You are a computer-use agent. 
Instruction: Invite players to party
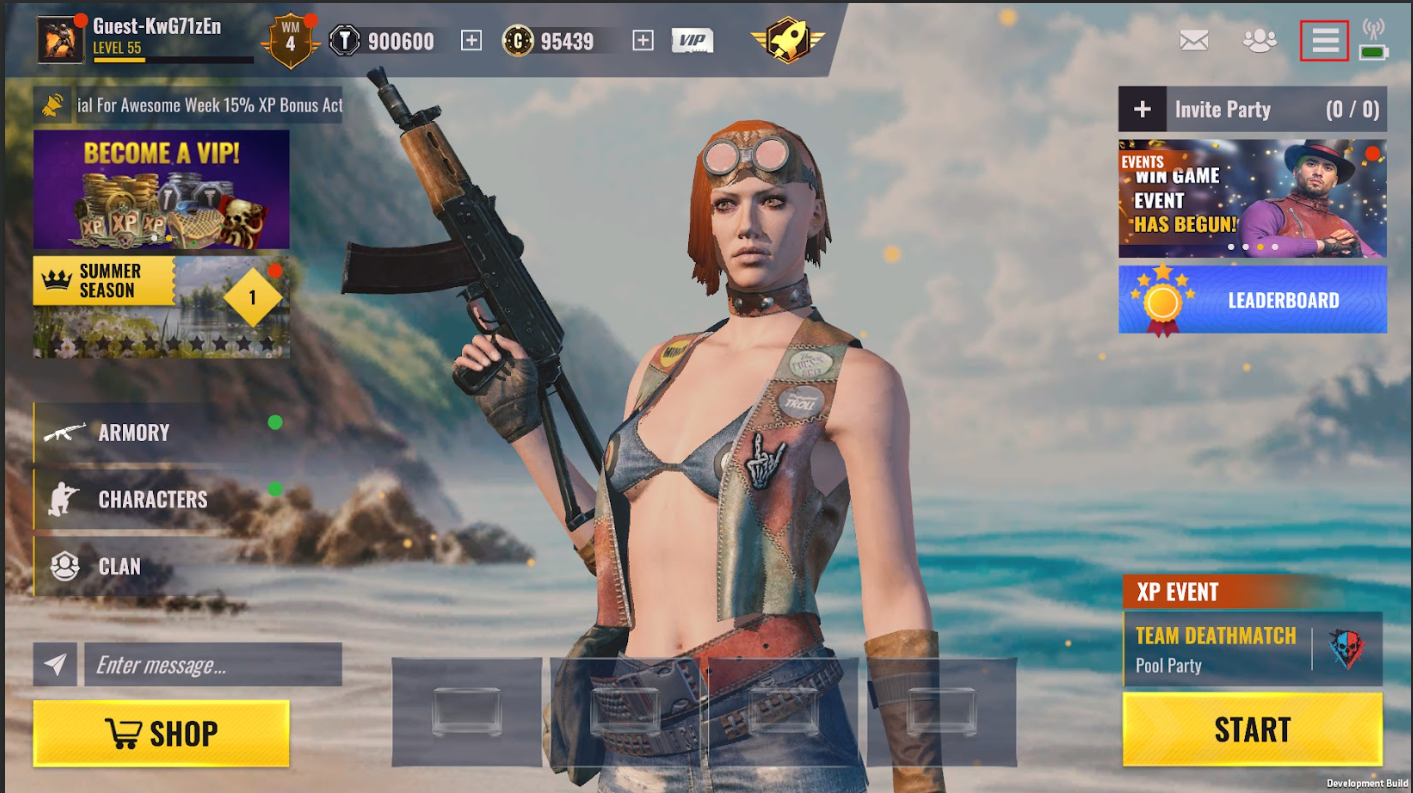pyautogui.click(x=1143, y=110)
